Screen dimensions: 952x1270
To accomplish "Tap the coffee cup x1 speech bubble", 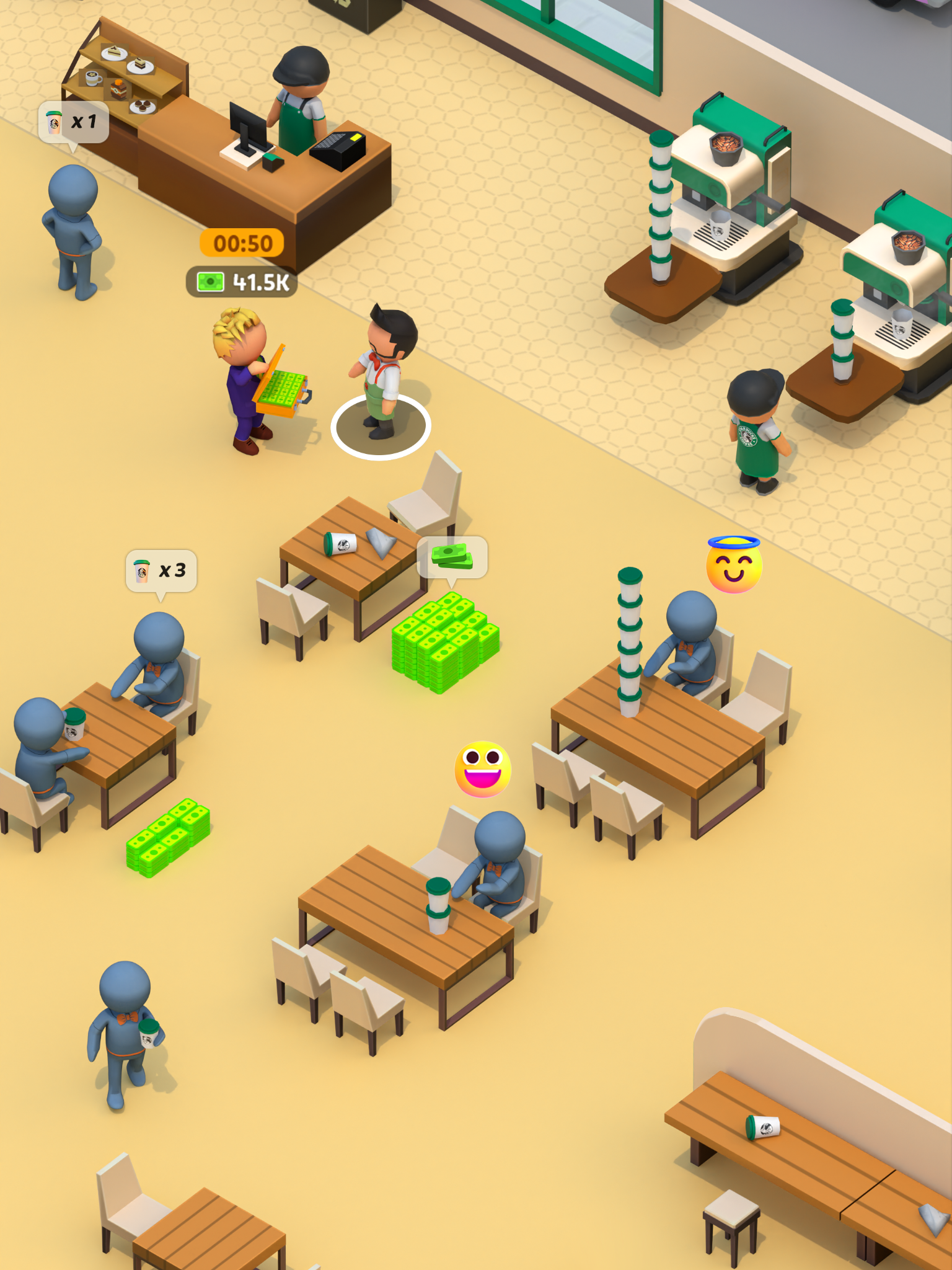I will pyautogui.click(x=74, y=122).
